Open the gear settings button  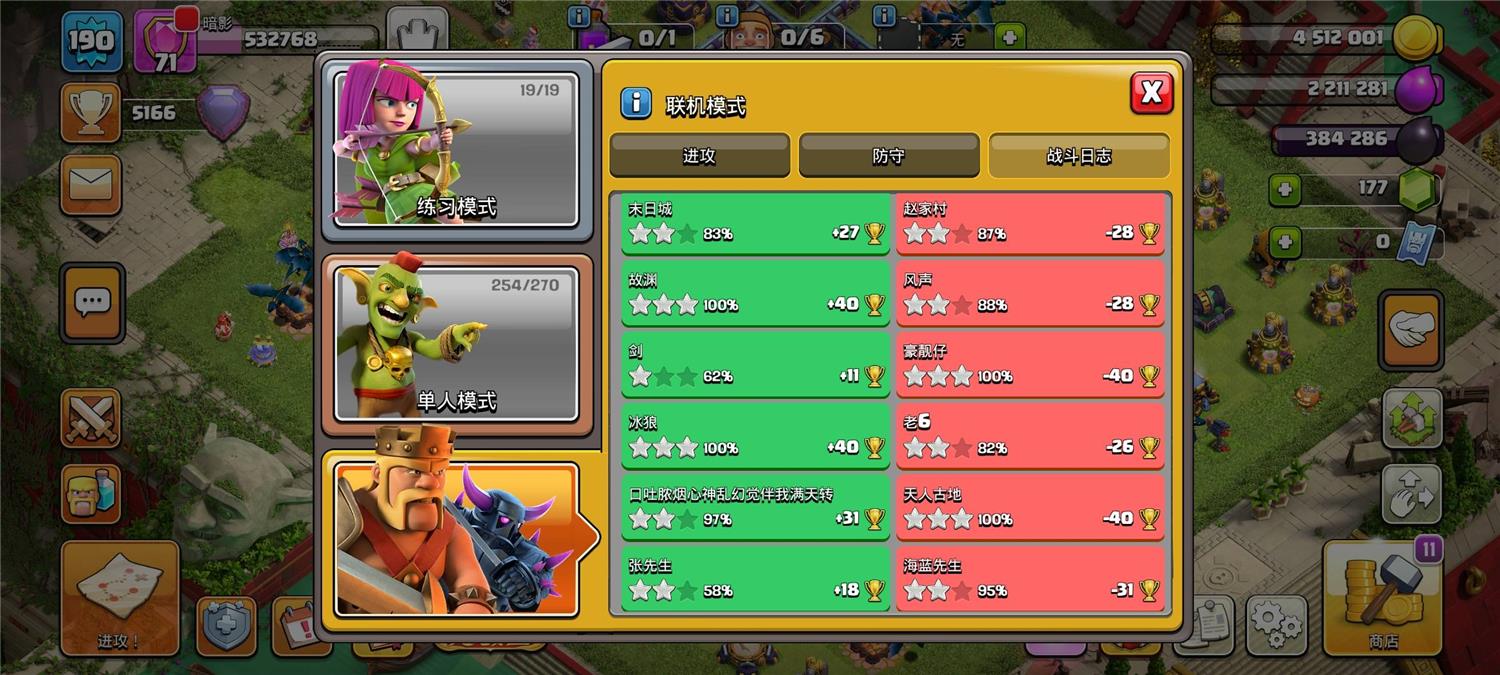click(1277, 625)
